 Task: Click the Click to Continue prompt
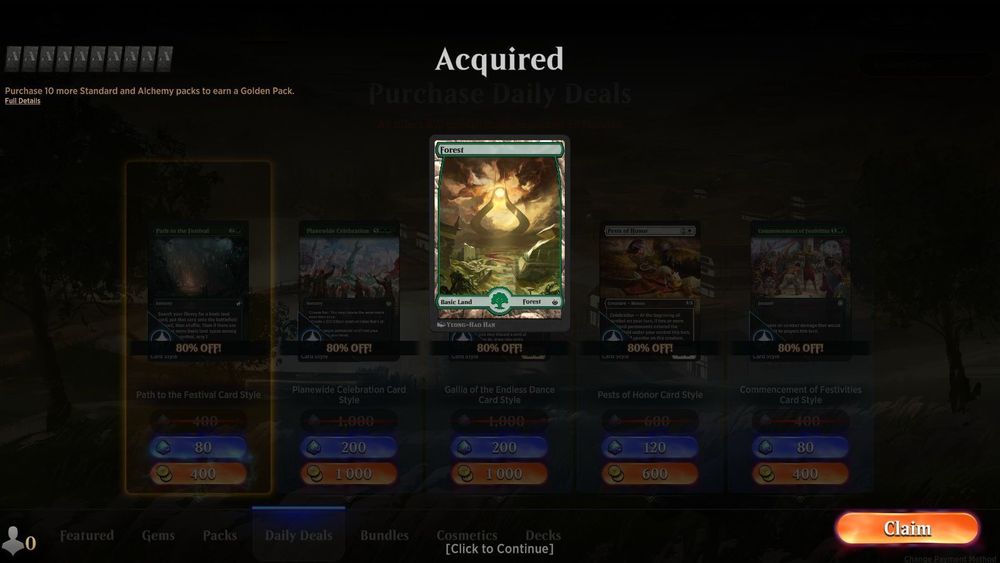[x=499, y=548]
